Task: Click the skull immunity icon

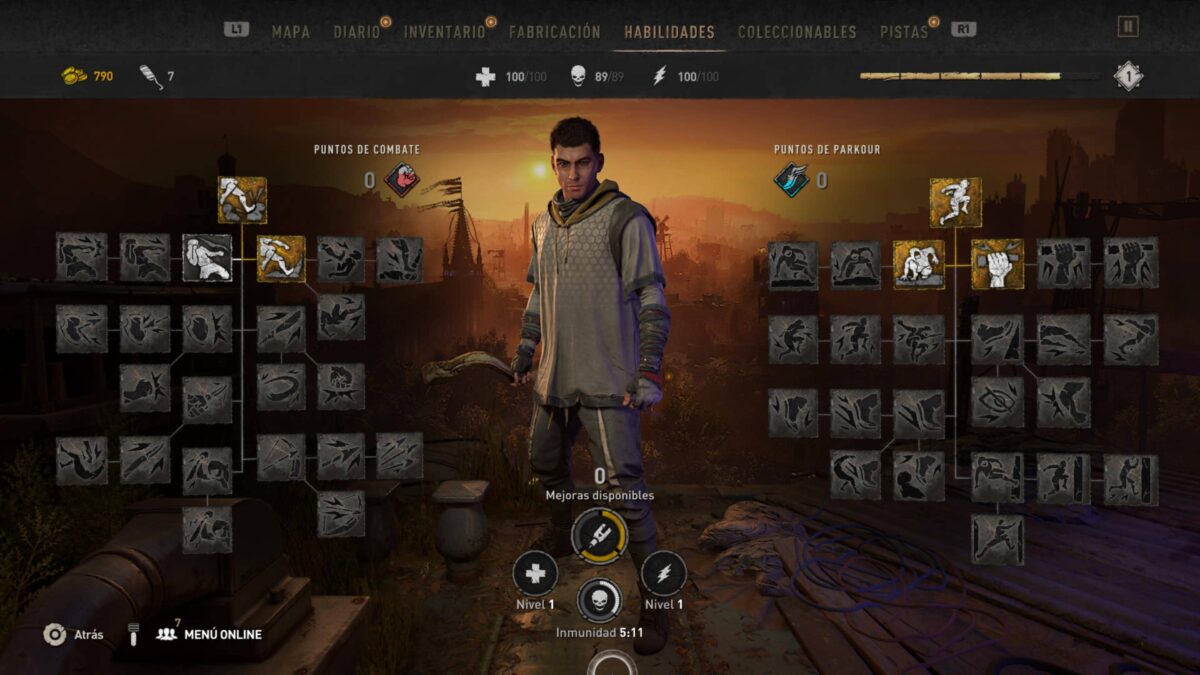Action: tap(599, 600)
